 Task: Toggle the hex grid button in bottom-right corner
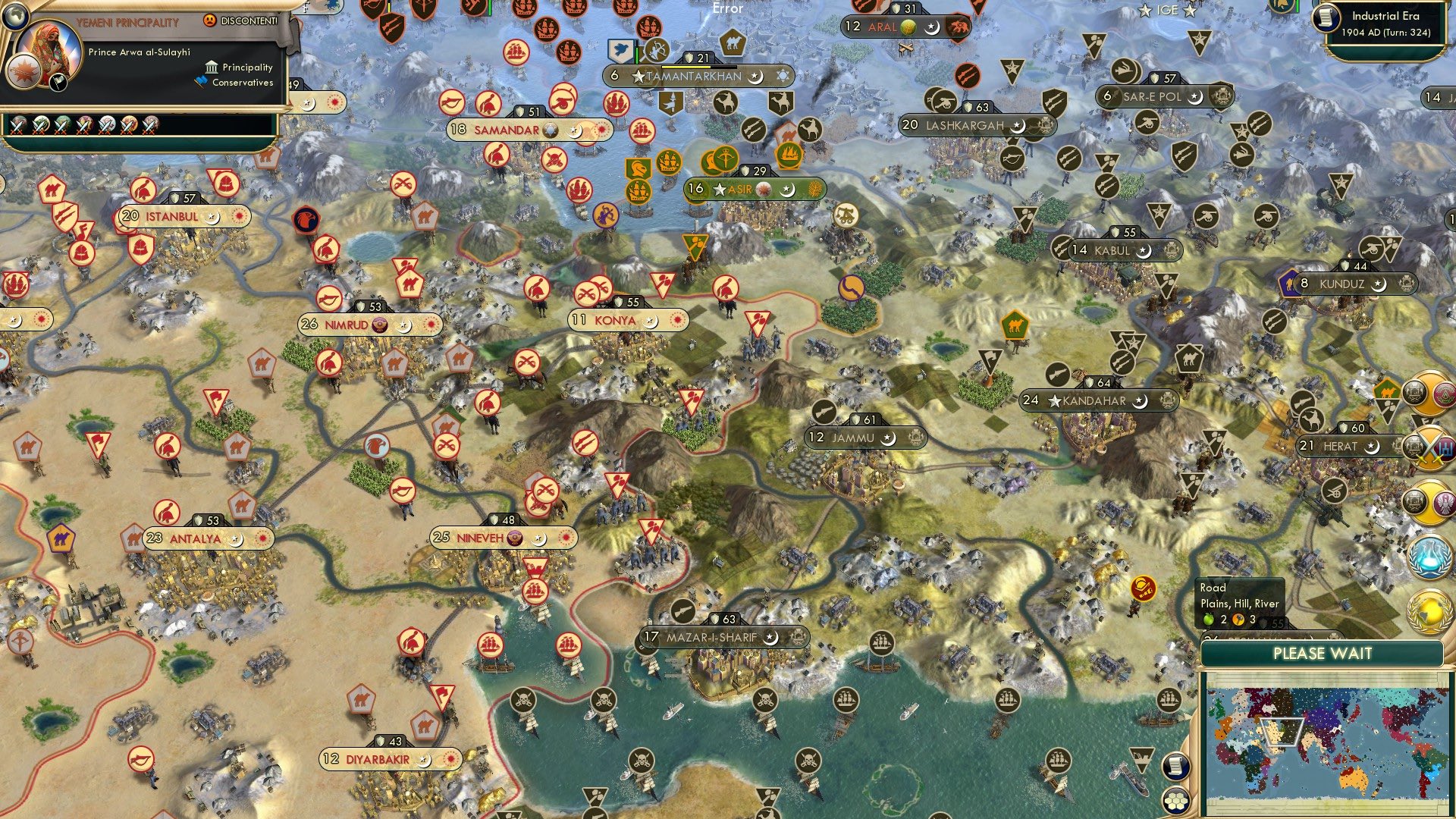tap(1175, 800)
